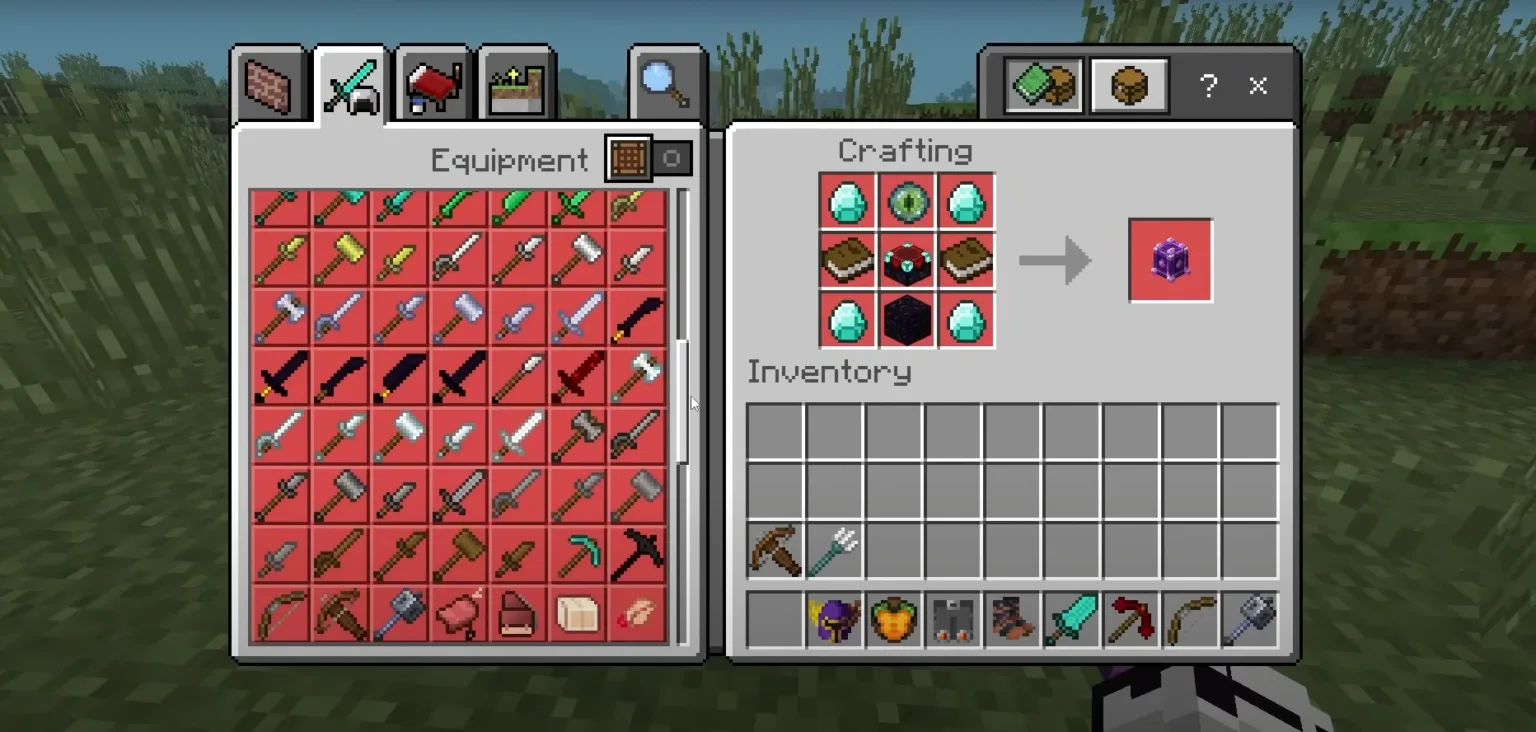Image resolution: width=1536 pixels, height=732 pixels.
Task: Choose the carved pumpkin hotbar slot
Action: (x=893, y=620)
